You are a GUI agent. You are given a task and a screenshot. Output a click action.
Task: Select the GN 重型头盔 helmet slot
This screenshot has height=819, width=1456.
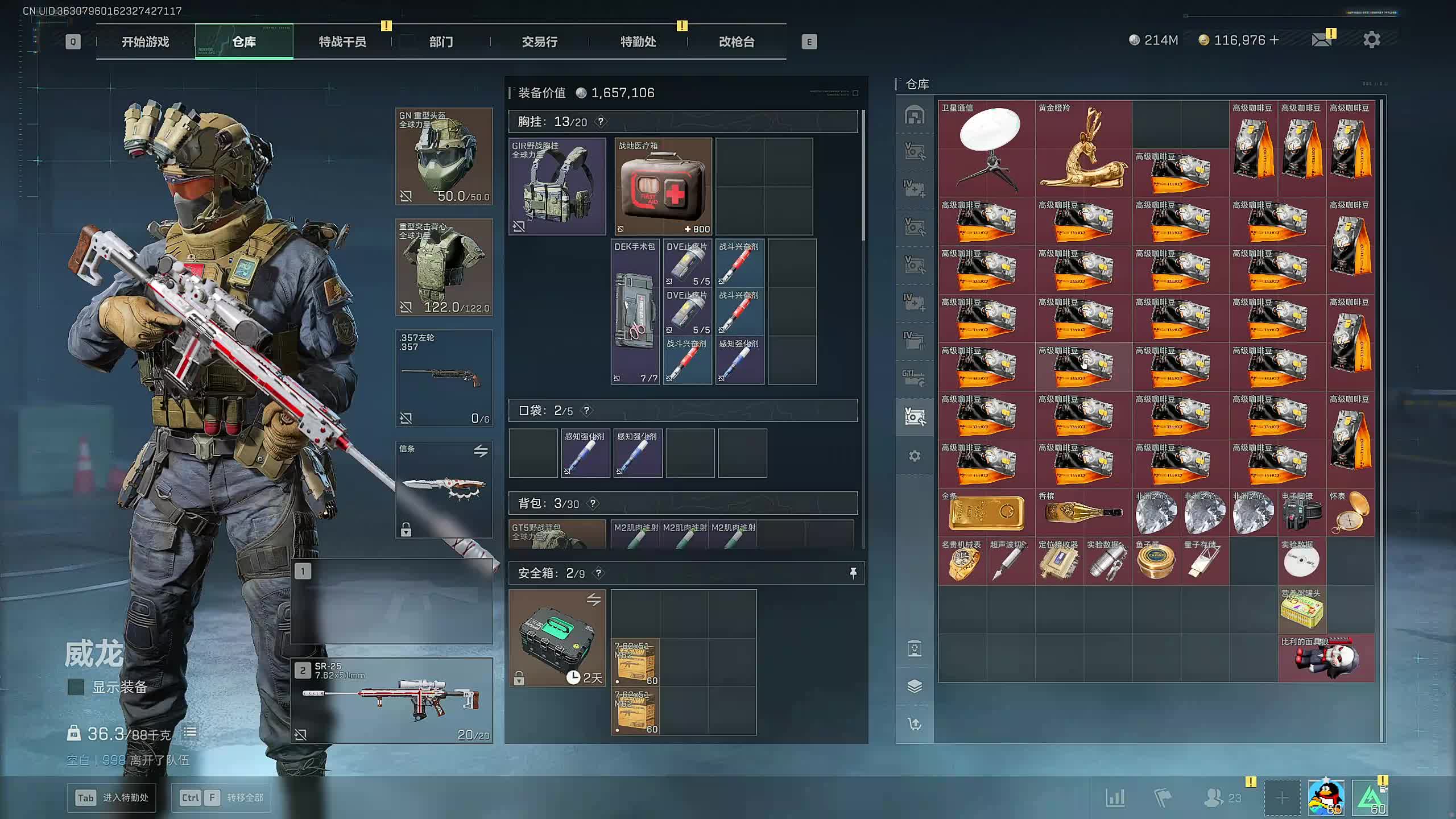444,156
